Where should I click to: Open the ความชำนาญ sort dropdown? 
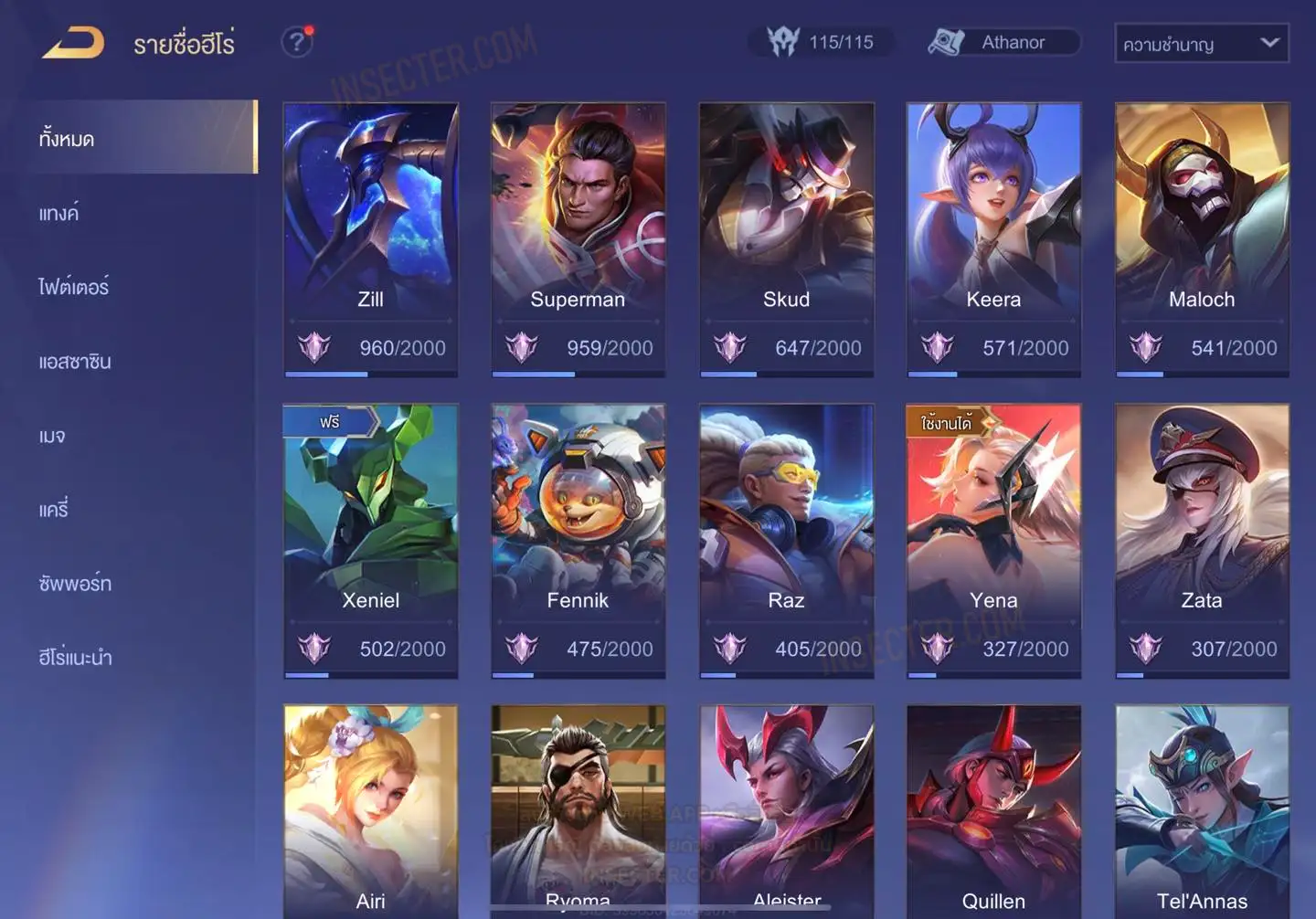pos(1201,44)
